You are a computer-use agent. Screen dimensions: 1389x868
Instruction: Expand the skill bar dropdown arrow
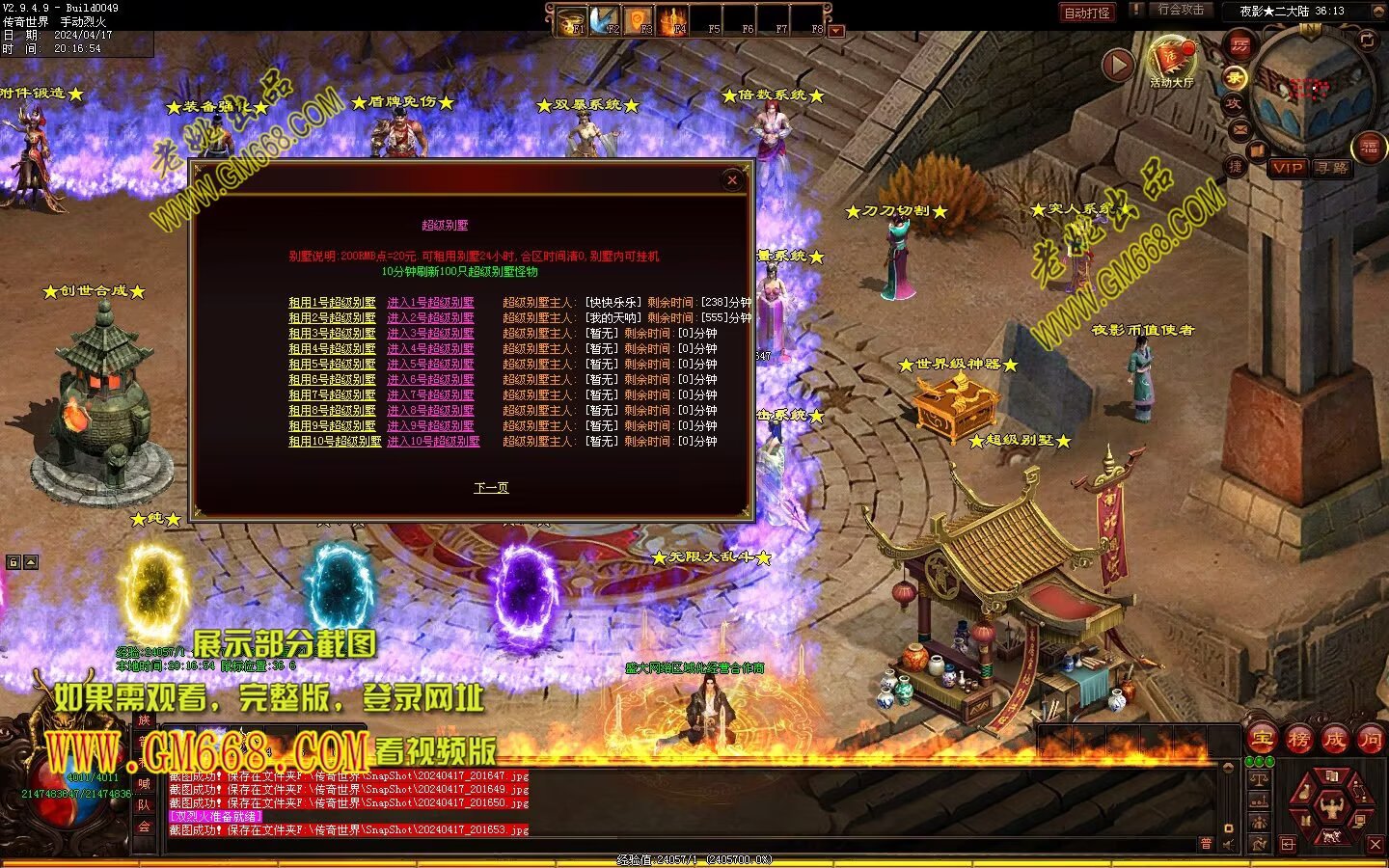(836, 31)
